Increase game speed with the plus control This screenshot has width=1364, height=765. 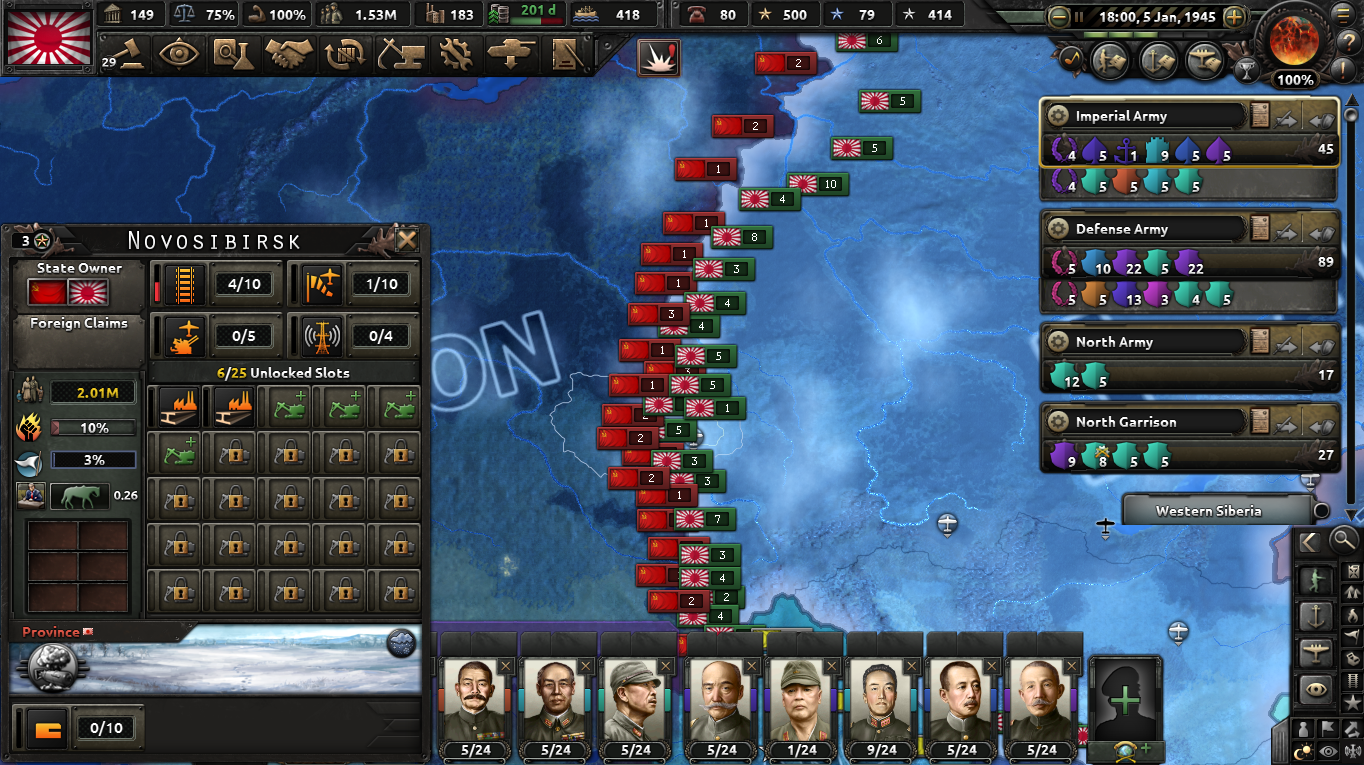coord(1234,16)
